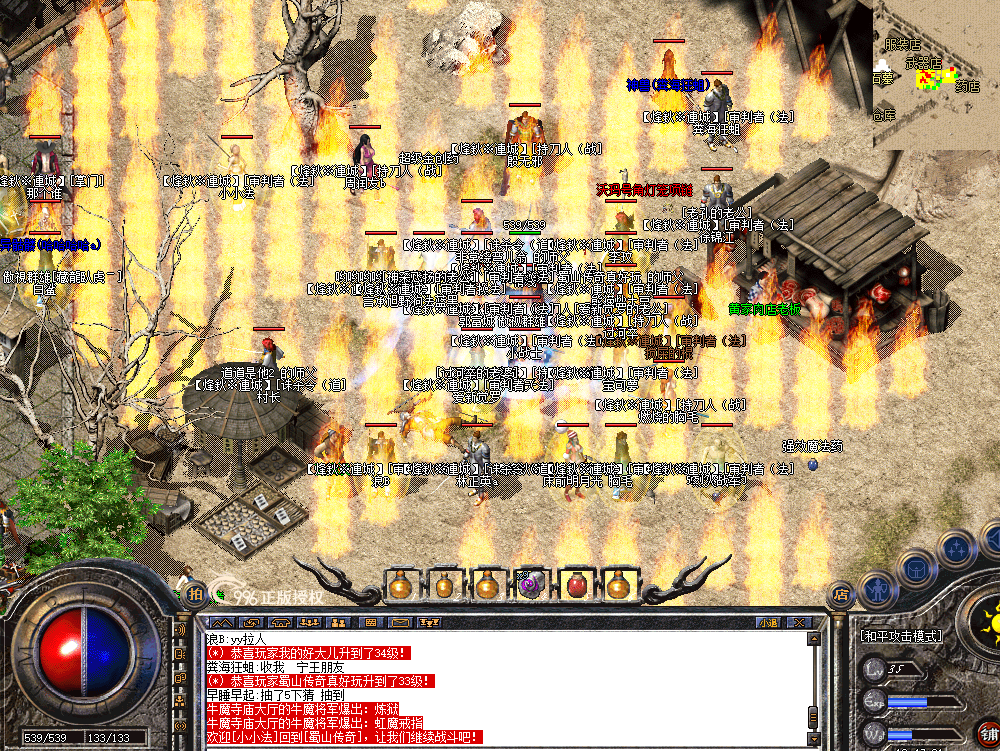This screenshot has width=1000, height=751.
Task: Open the minimap in the top-right corner
Action: coord(936,74)
